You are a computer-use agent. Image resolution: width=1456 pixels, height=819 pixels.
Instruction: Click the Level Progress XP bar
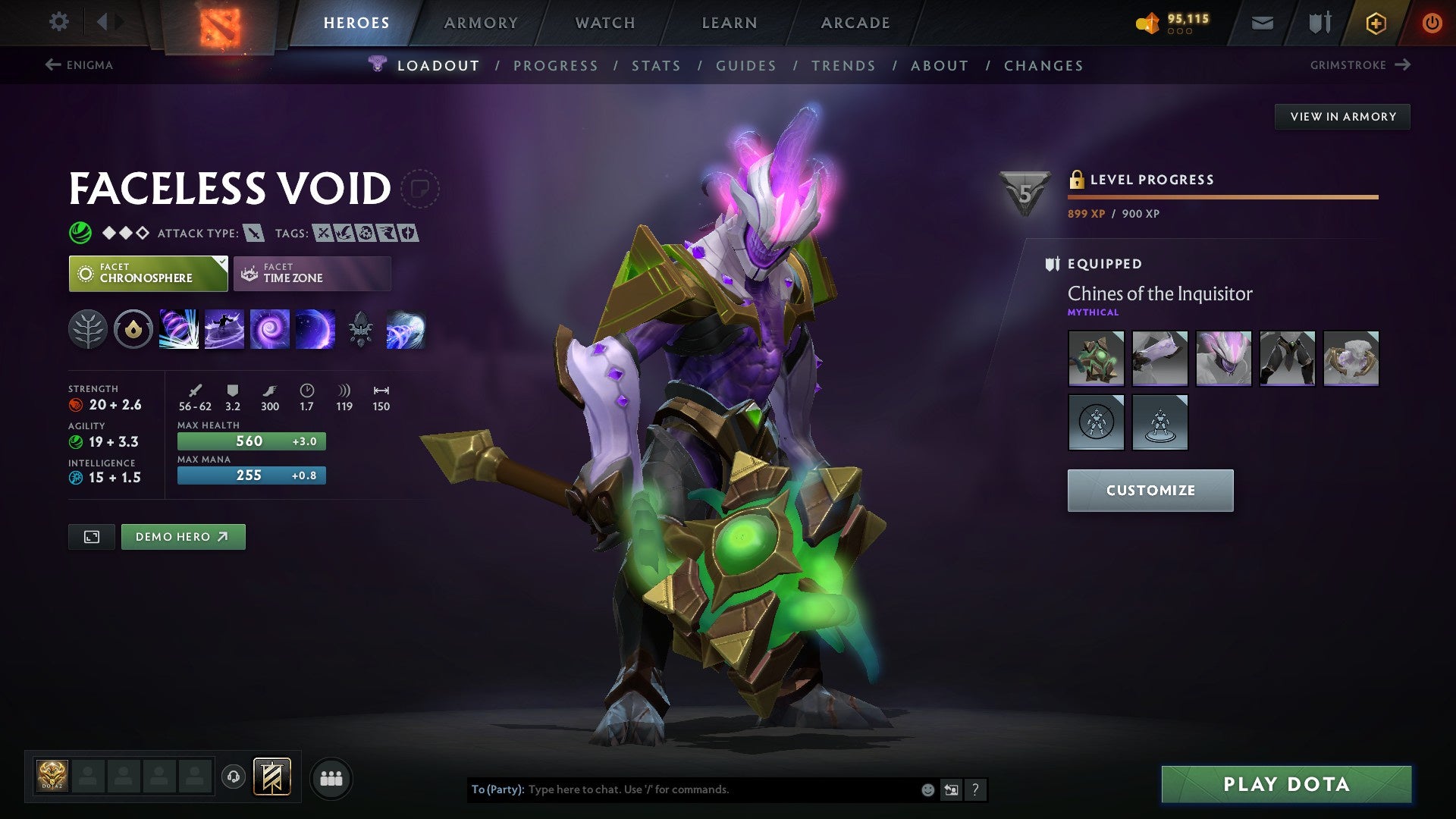click(1219, 196)
